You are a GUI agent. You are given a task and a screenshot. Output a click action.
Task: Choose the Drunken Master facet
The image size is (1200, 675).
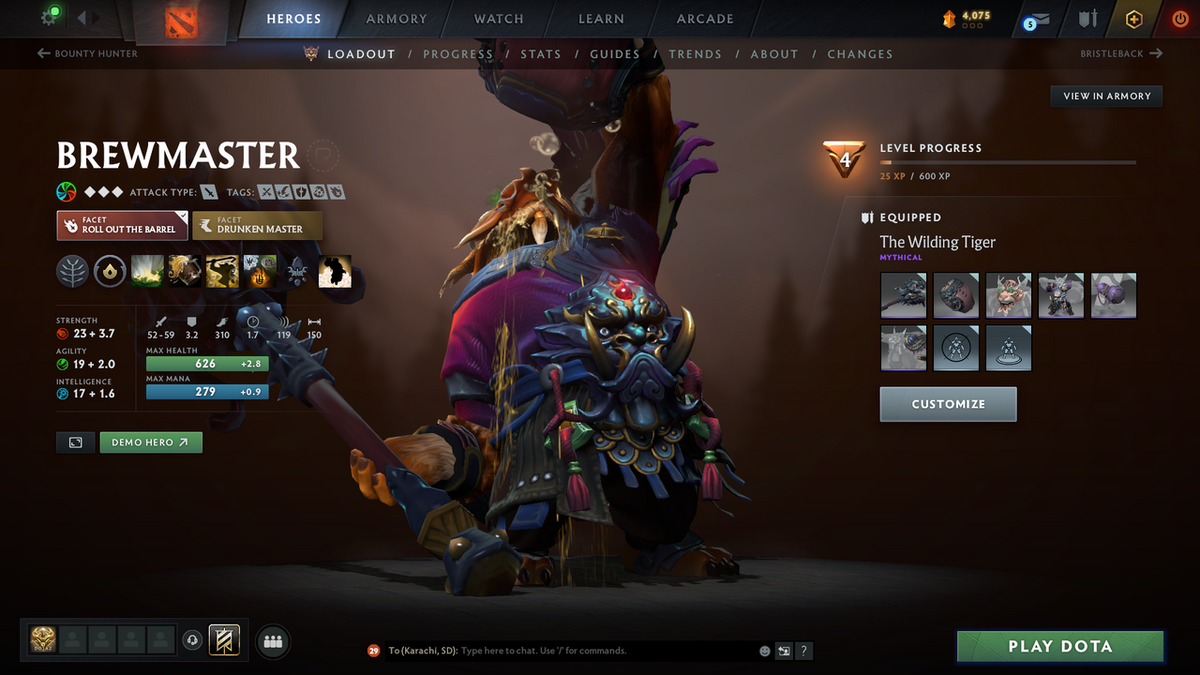click(x=258, y=225)
